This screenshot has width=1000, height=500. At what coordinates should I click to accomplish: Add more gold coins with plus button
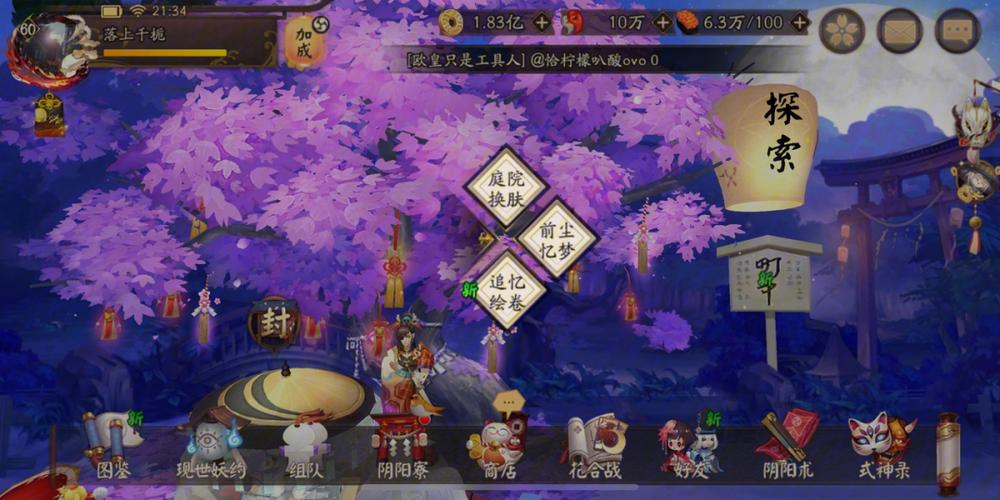(x=541, y=22)
